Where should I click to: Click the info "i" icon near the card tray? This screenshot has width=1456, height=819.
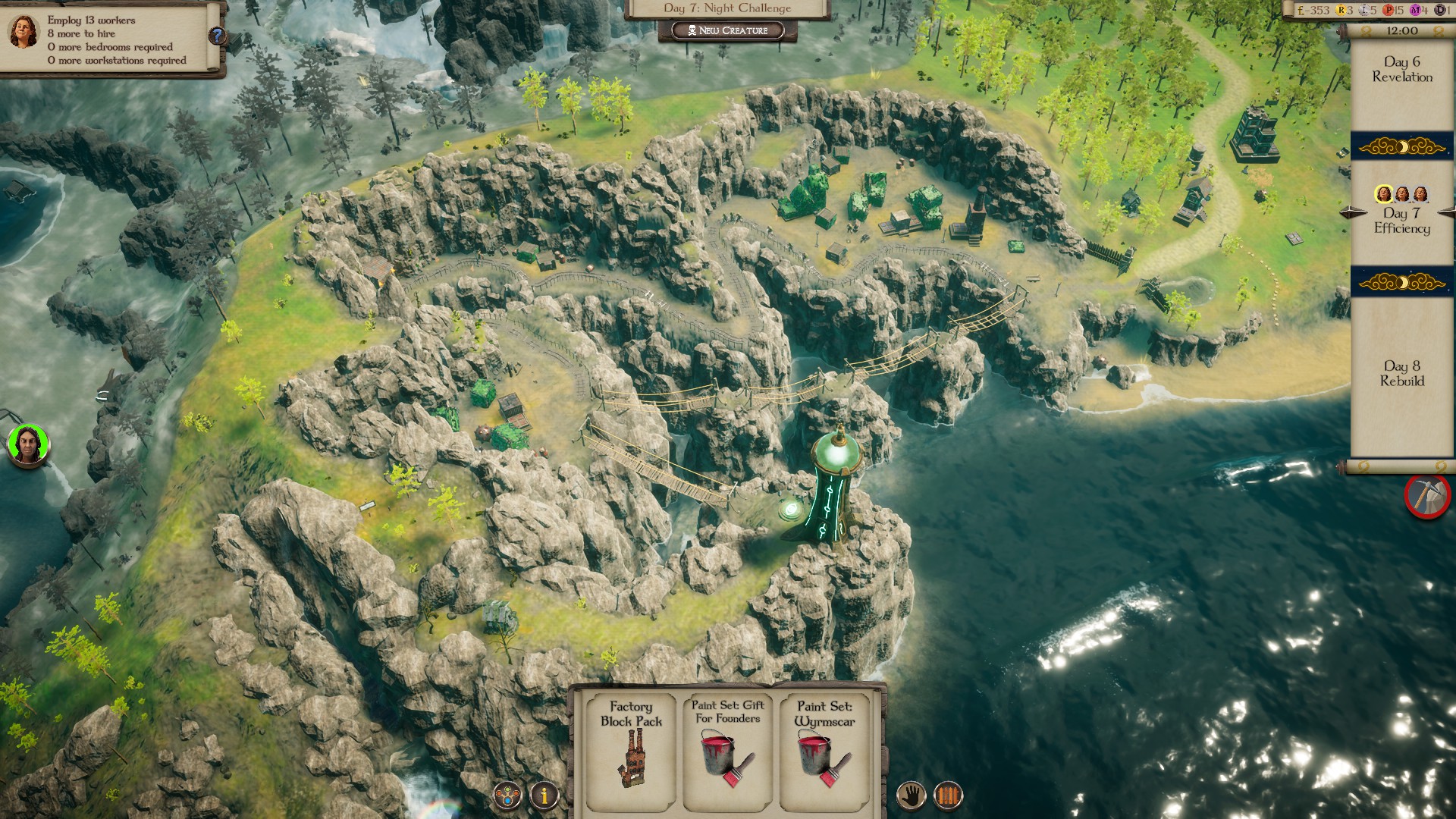(x=544, y=794)
